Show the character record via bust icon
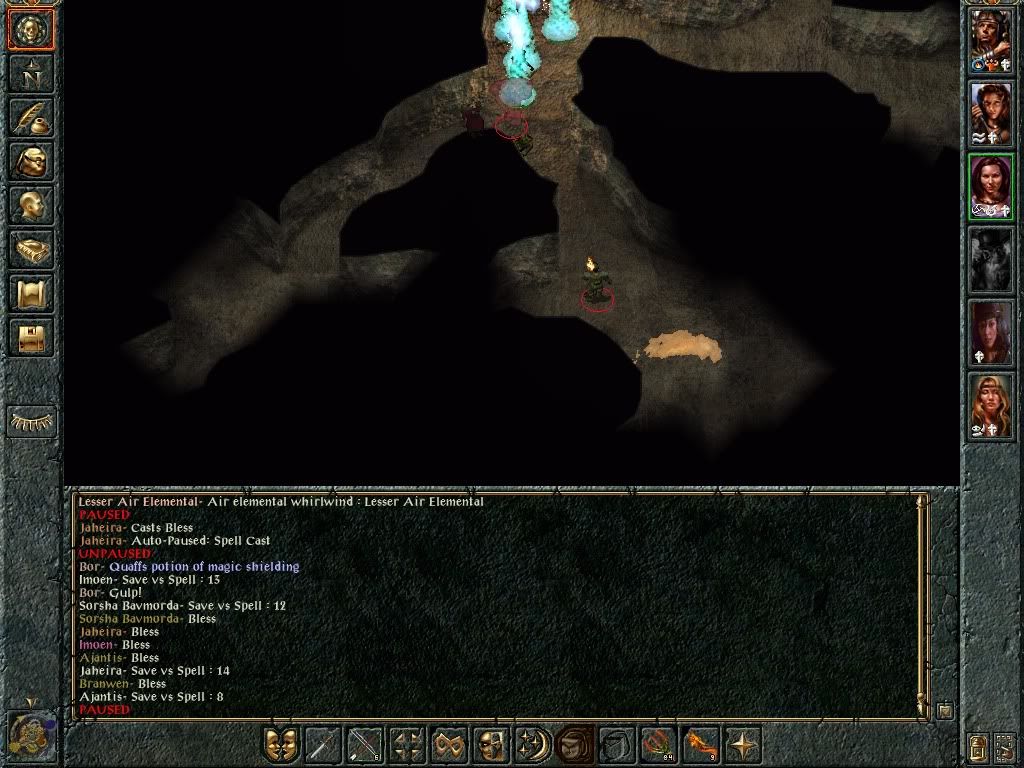Screen dimensions: 1024x768 pyautogui.click(x=31, y=205)
